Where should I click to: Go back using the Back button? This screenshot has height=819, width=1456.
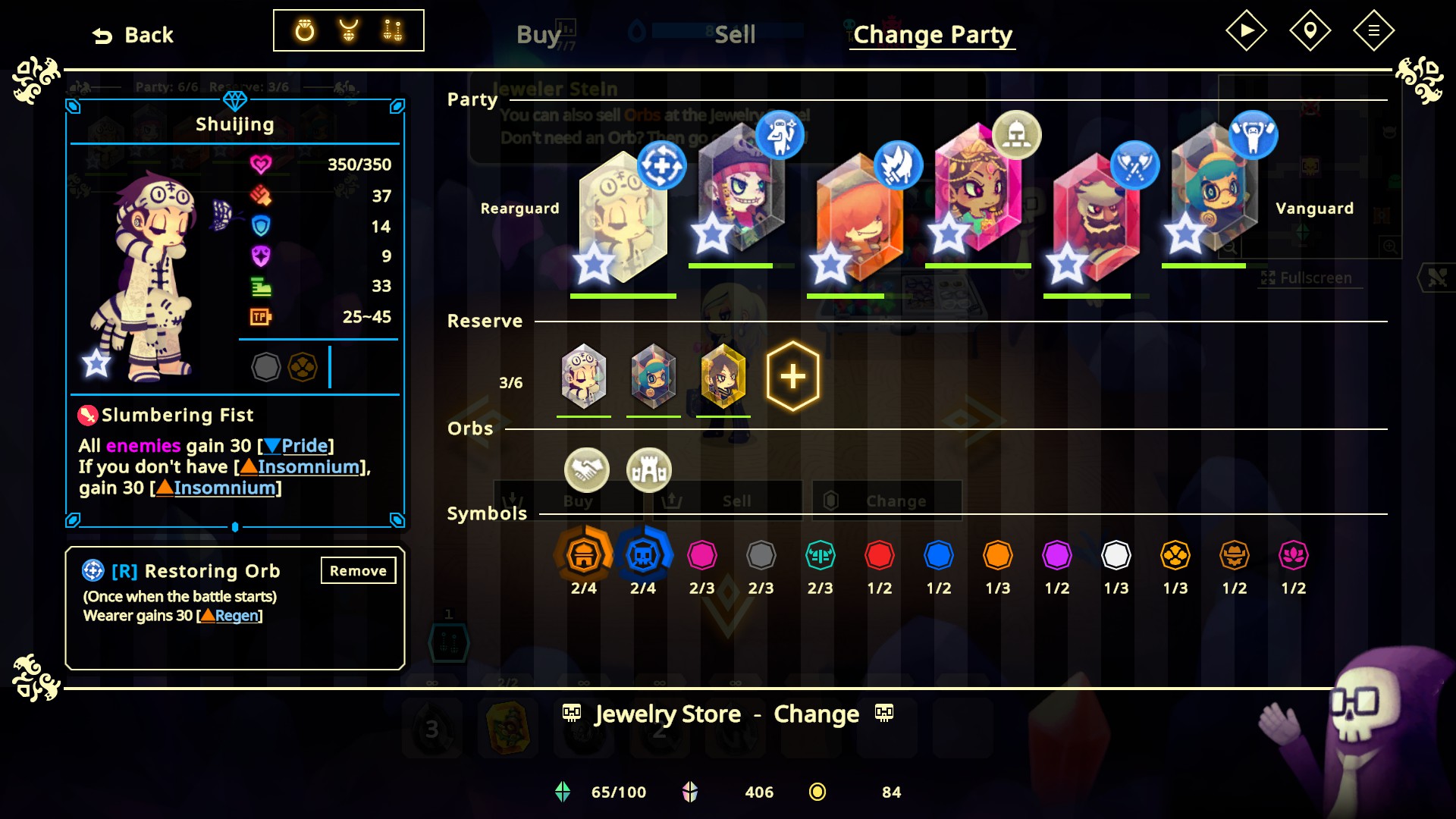133,35
